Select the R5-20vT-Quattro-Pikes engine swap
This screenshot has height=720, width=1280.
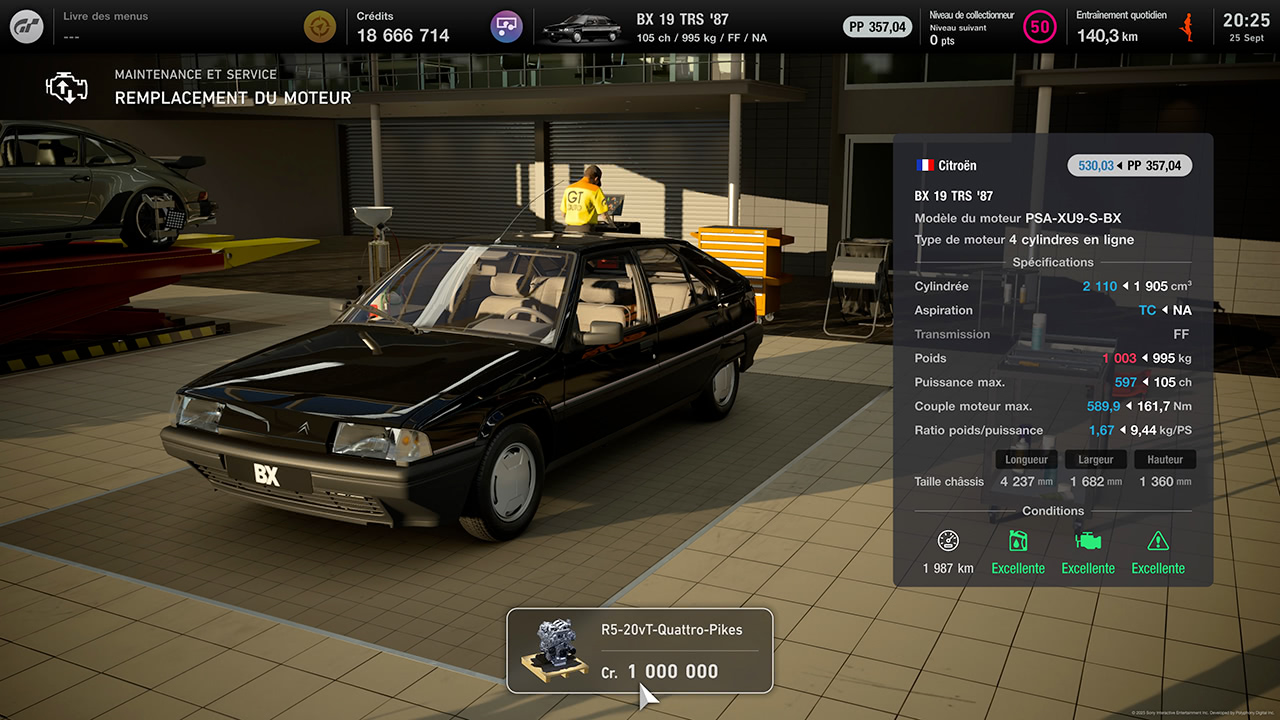click(640, 651)
